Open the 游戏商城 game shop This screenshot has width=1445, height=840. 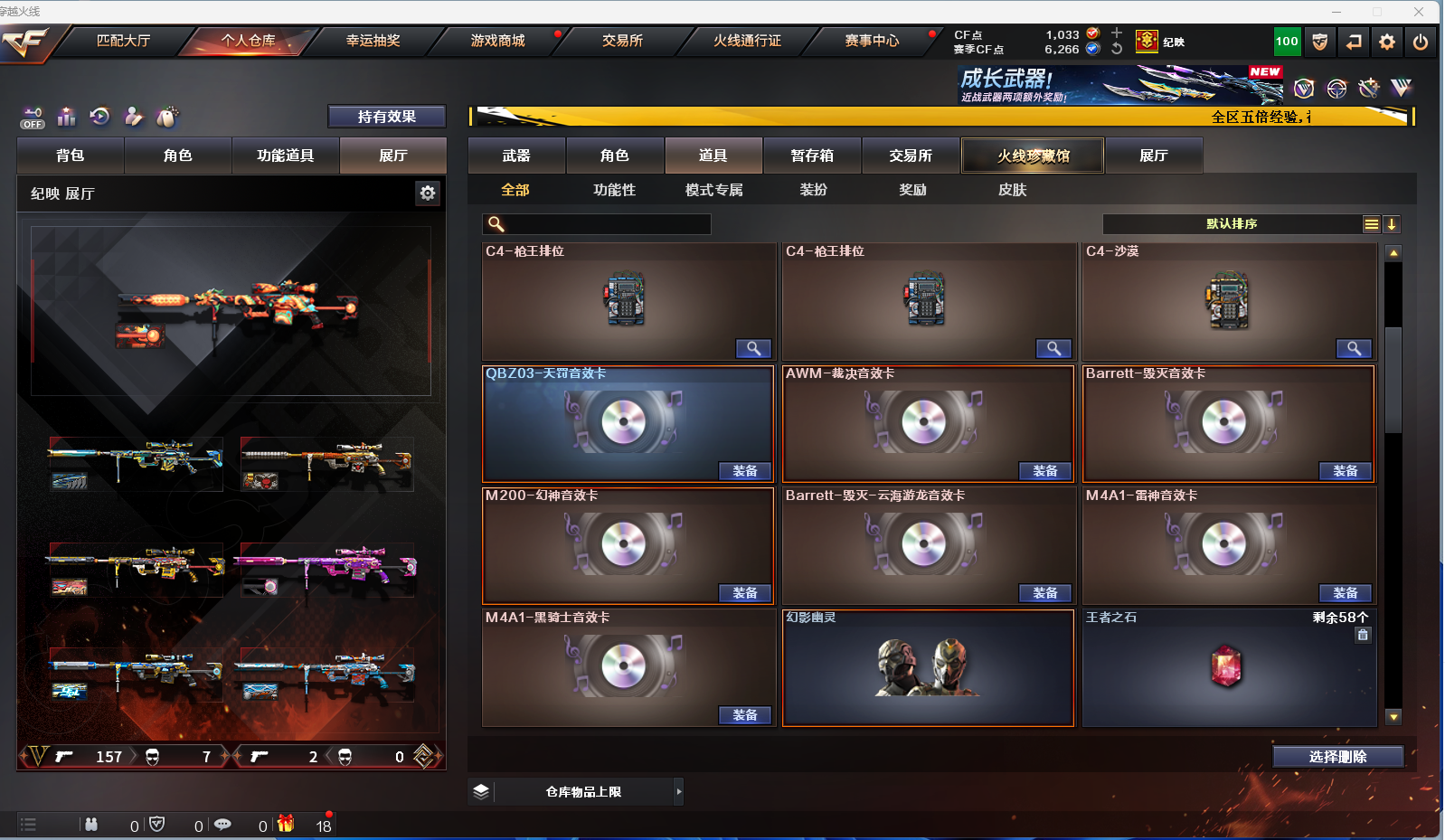click(497, 41)
